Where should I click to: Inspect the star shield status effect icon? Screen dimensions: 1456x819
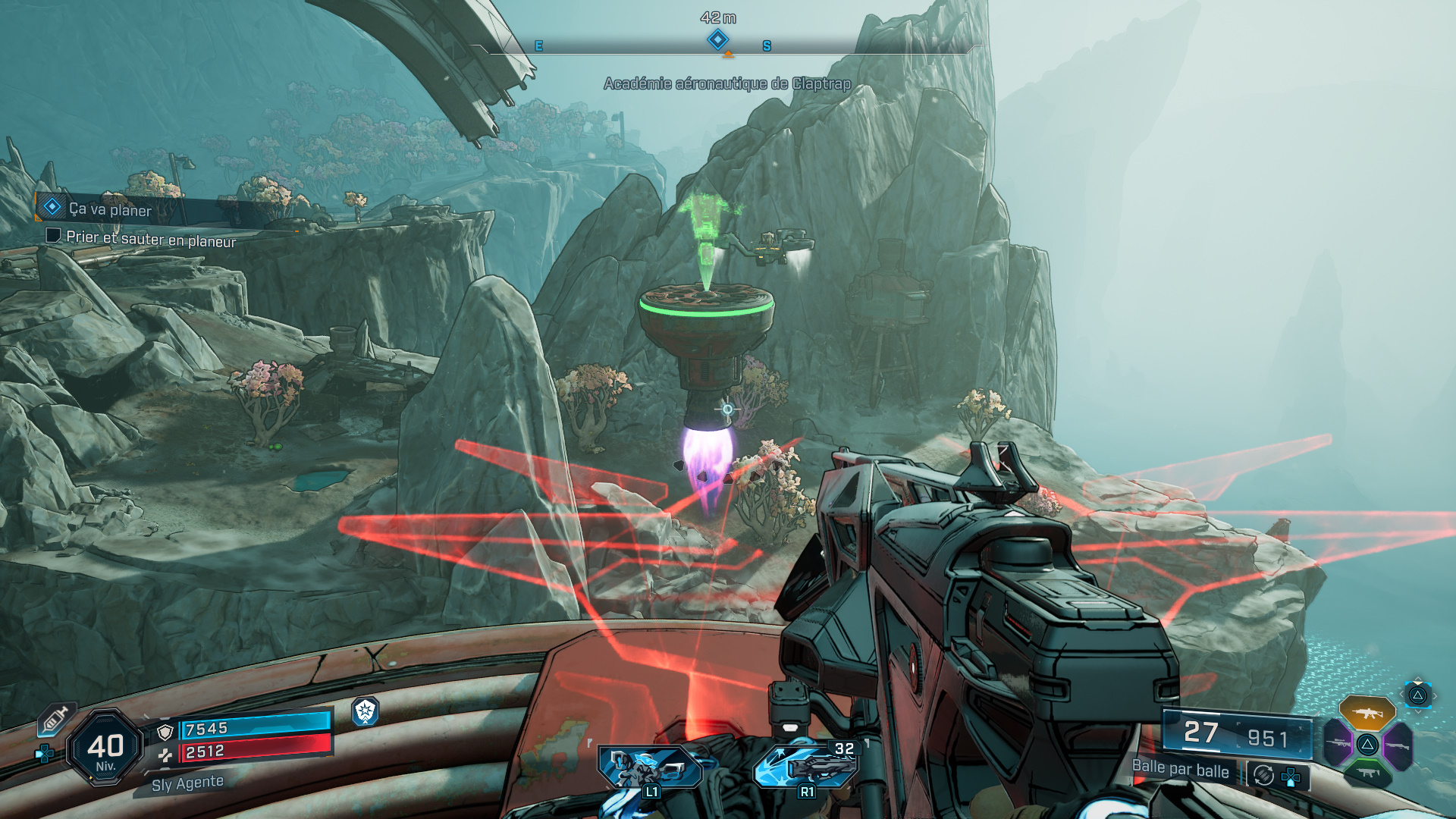366,711
